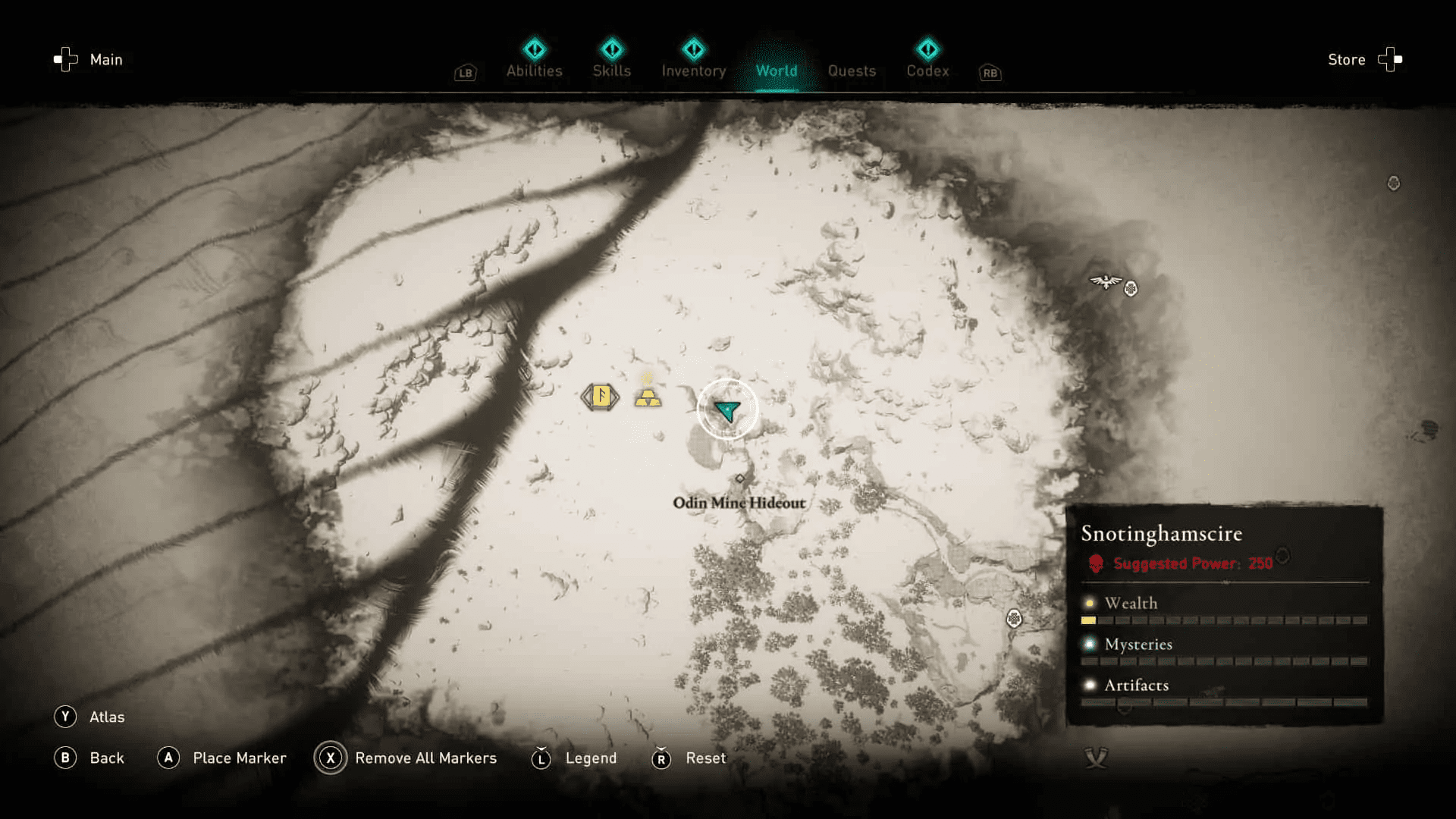Open the Codex section

coord(927,71)
